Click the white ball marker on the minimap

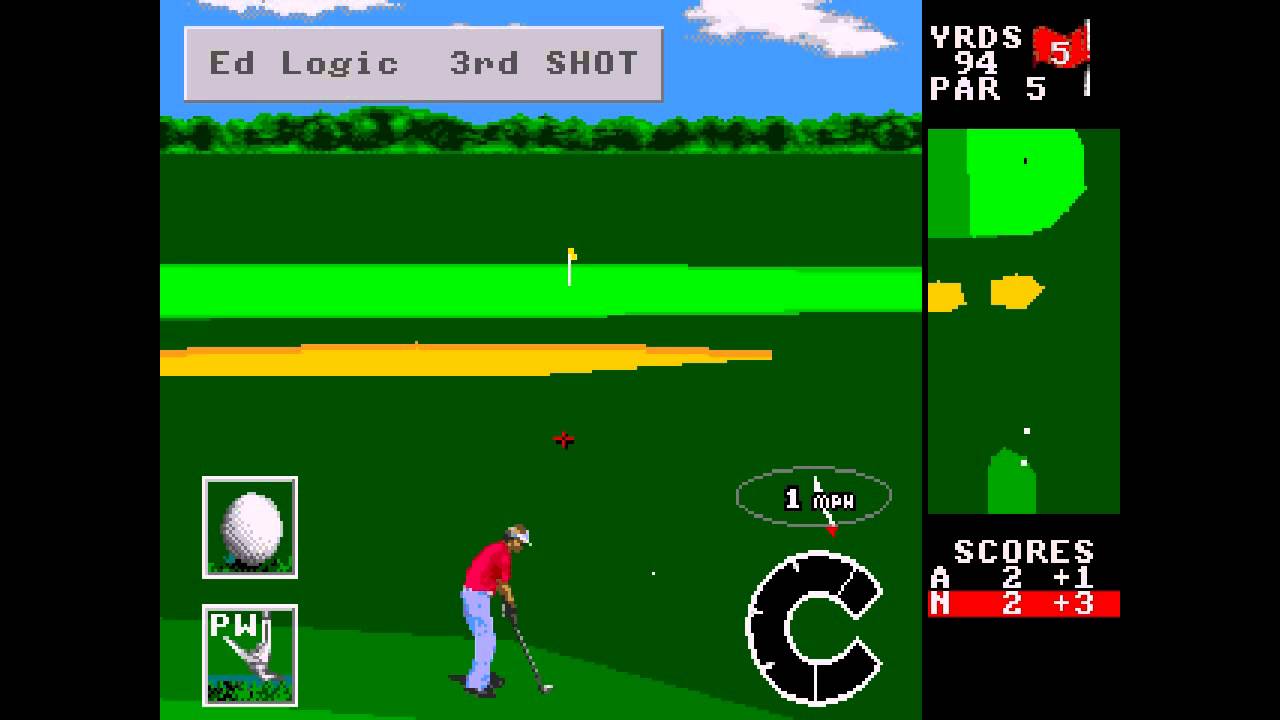[x=1027, y=430]
